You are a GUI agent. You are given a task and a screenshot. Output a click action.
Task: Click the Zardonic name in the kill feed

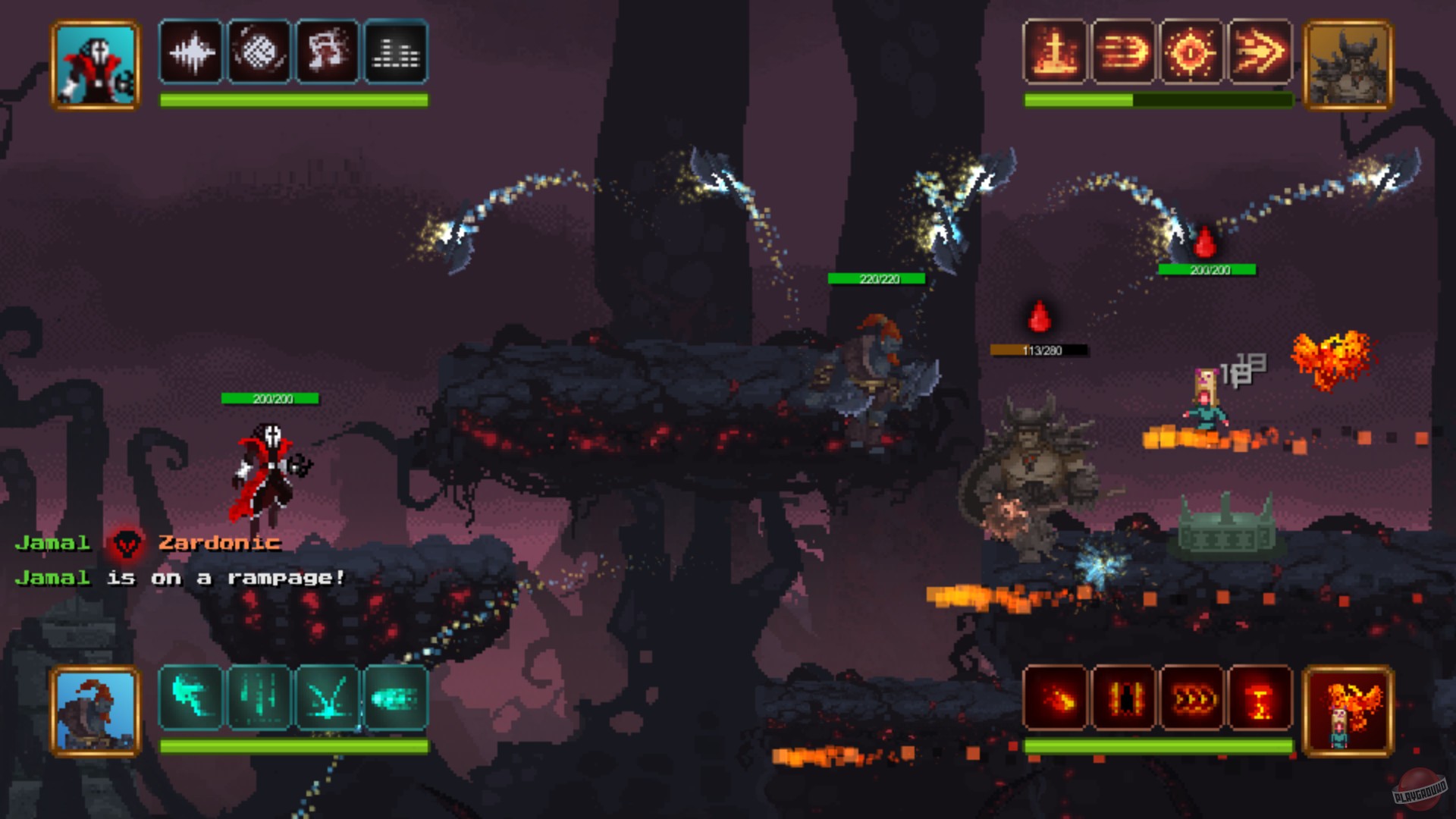(x=218, y=542)
